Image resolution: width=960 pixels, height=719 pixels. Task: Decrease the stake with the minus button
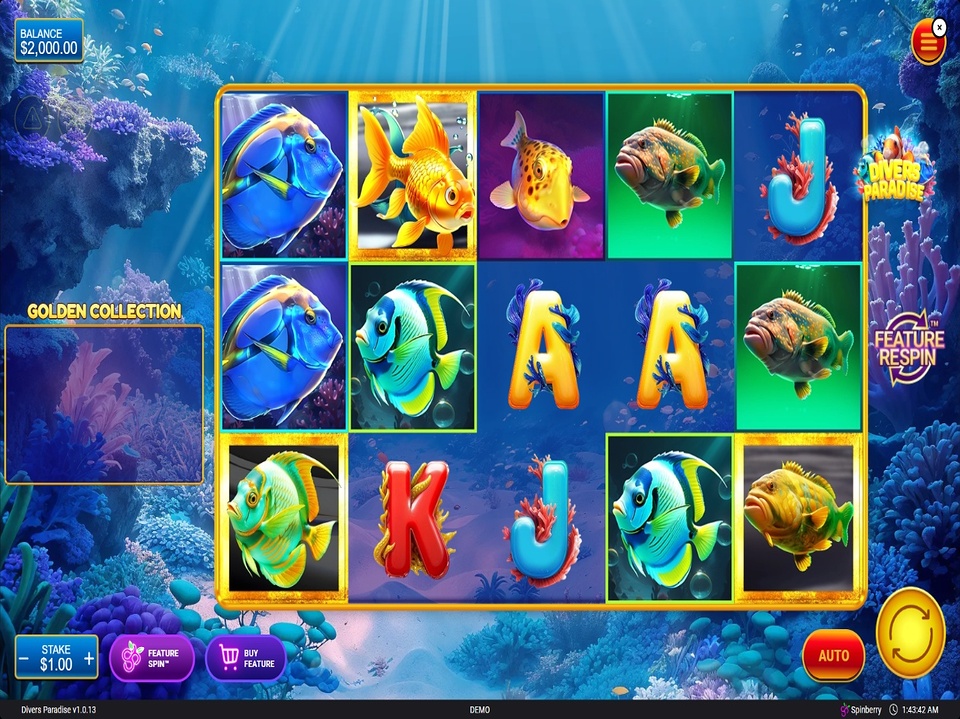[24, 658]
